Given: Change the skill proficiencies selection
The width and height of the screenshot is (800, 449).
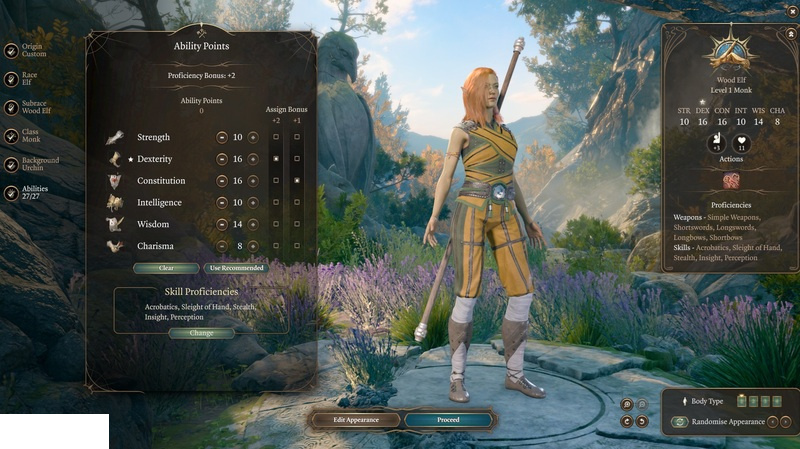Looking at the screenshot, I should tap(201, 333).
